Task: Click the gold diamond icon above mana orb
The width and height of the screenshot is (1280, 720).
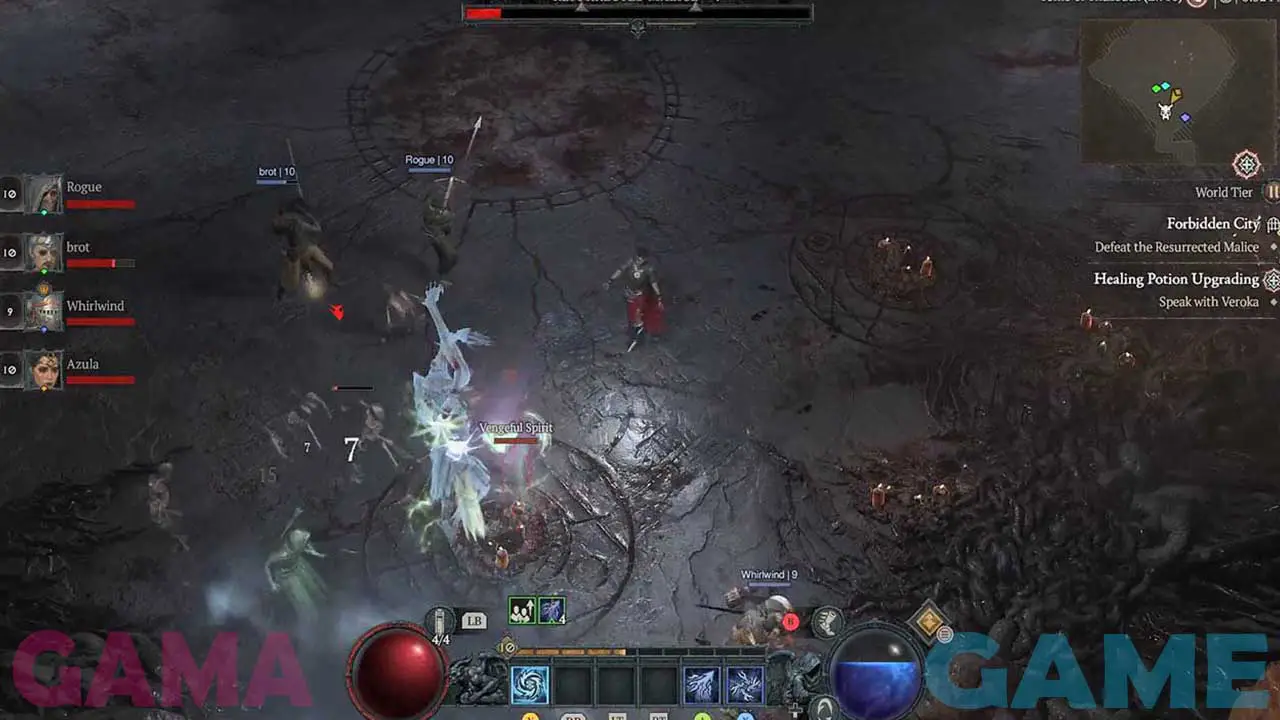Action: click(928, 621)
